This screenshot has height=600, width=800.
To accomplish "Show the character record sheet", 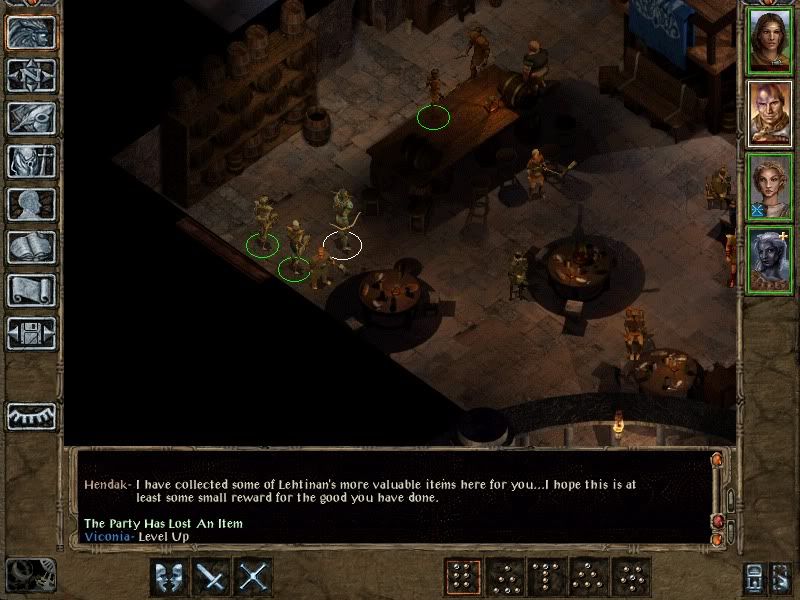I will point(31,204).
